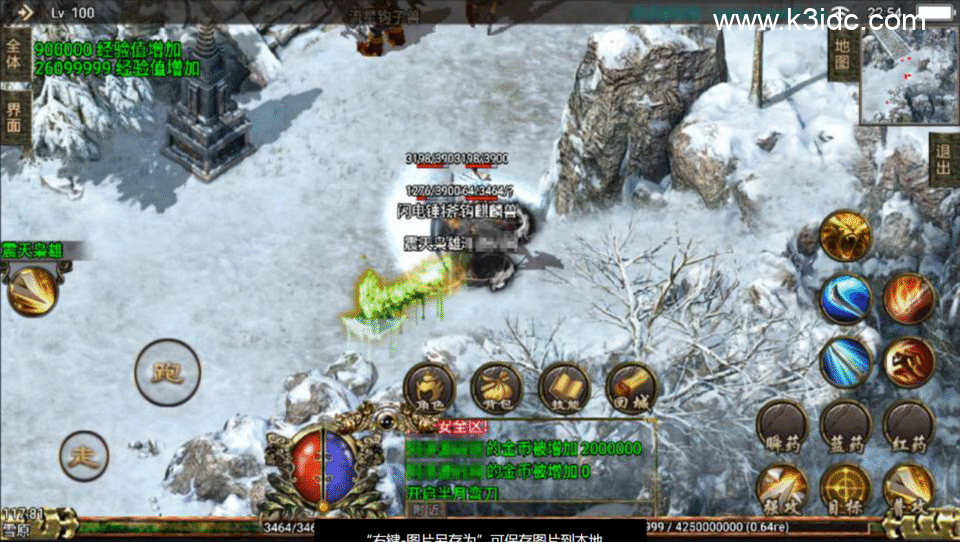
Task: Use the 红药 health potion slot
Action: 908,426
